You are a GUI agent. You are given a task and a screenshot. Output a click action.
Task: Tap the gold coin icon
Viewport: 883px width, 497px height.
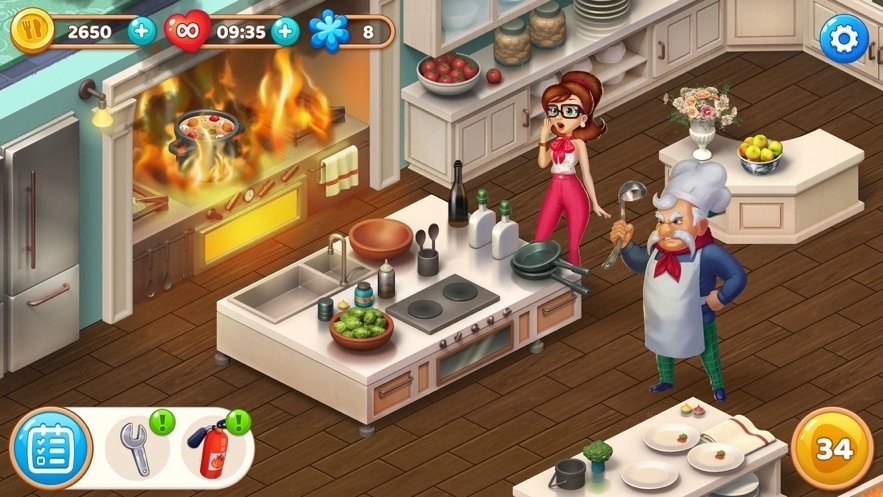point(31,31)
